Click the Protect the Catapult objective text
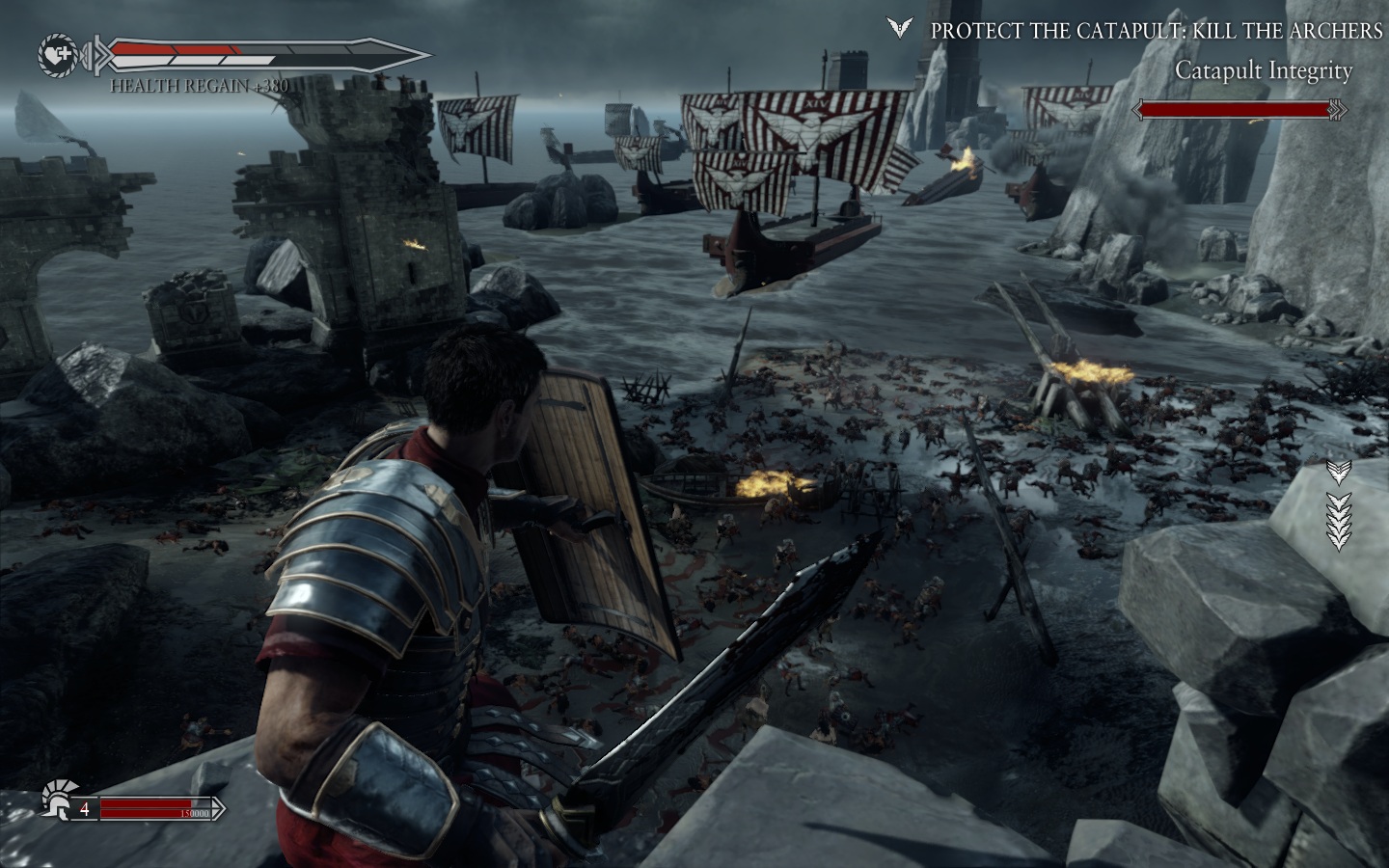Viewport: 1389px width, 868px height. tap(1156, 30)
